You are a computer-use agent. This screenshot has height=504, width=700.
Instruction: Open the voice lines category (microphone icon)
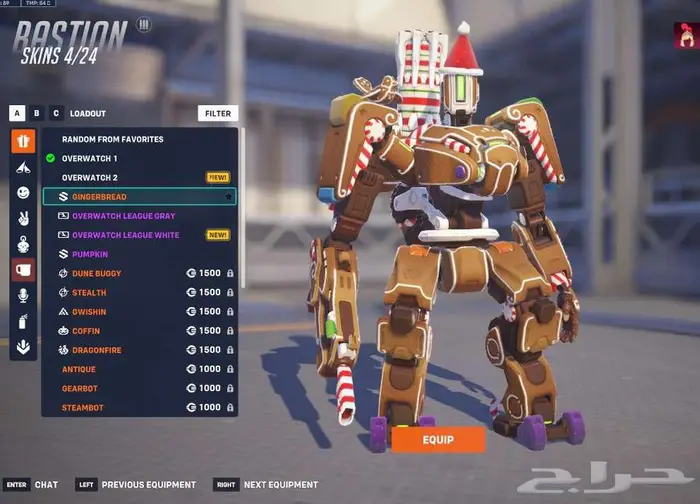[23, 296]
